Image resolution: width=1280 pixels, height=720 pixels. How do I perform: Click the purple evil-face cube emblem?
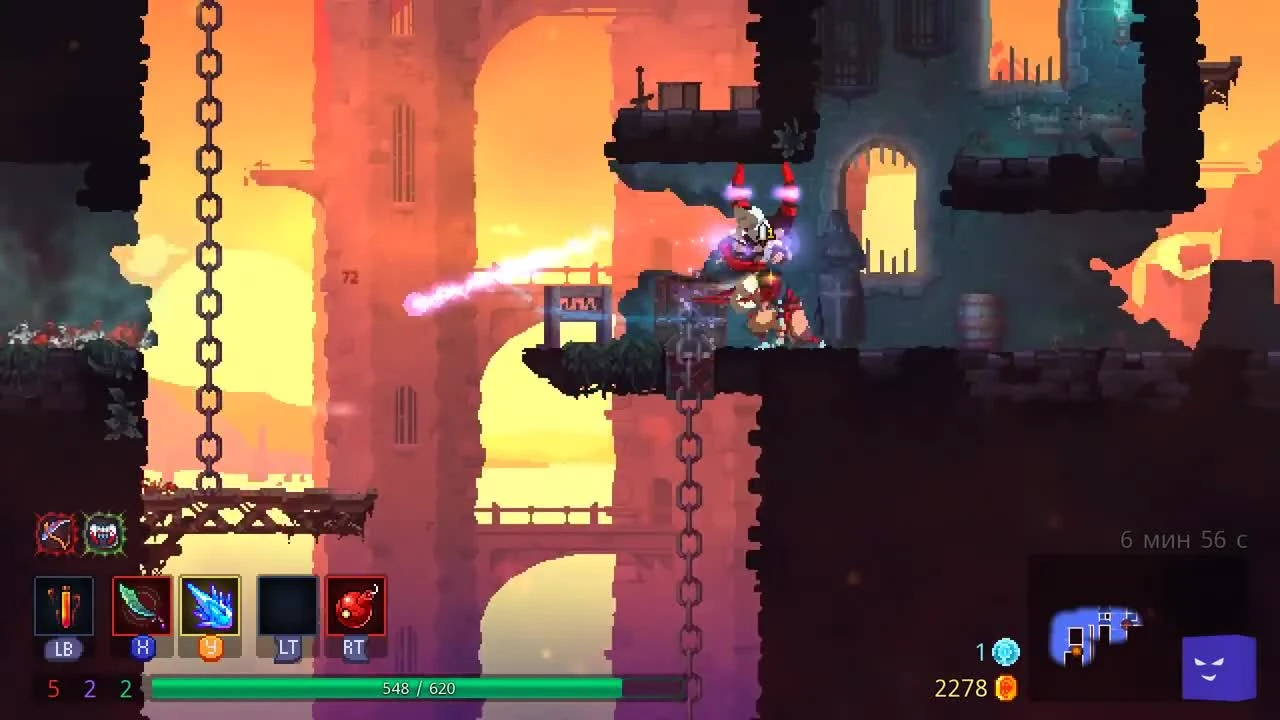point(1218,668)
